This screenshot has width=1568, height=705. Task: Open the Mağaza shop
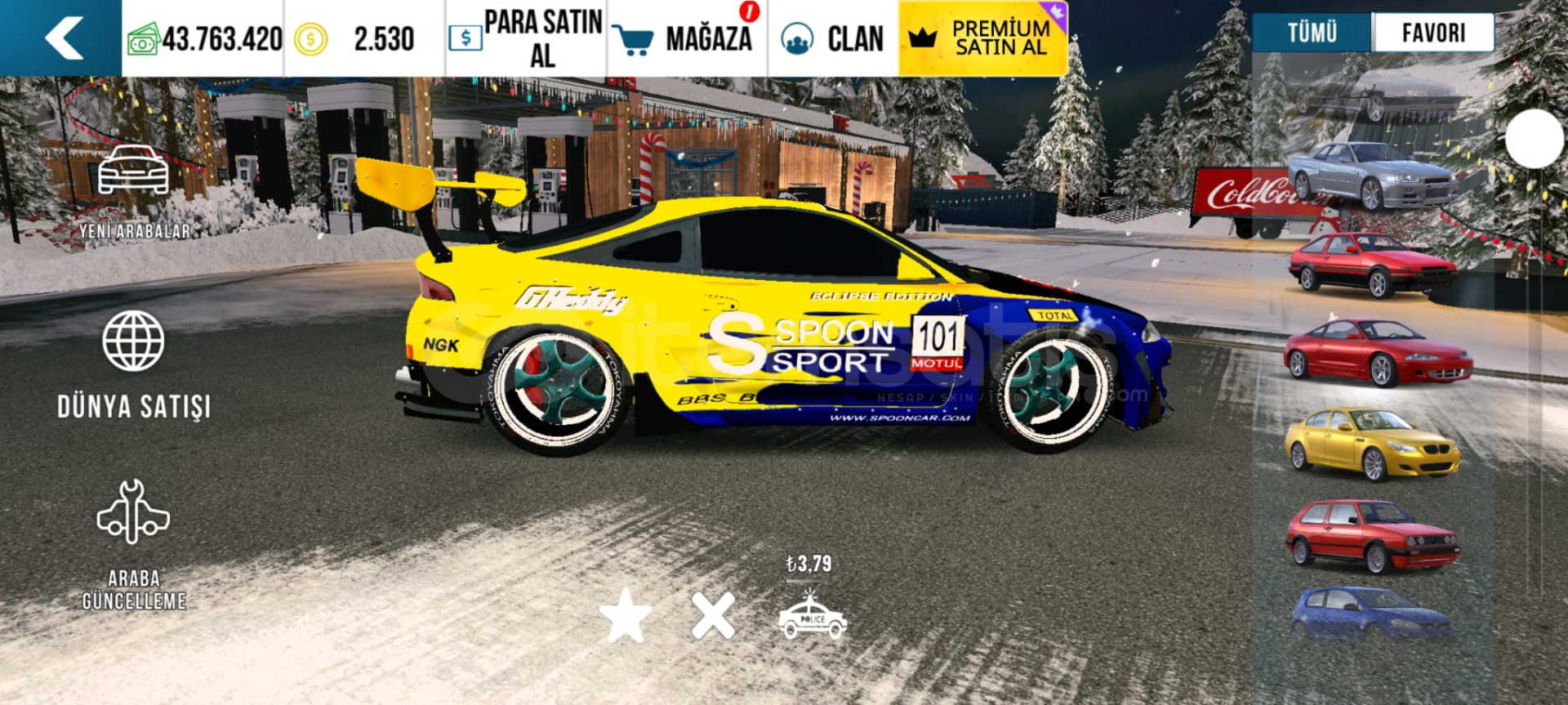point(688,38)
